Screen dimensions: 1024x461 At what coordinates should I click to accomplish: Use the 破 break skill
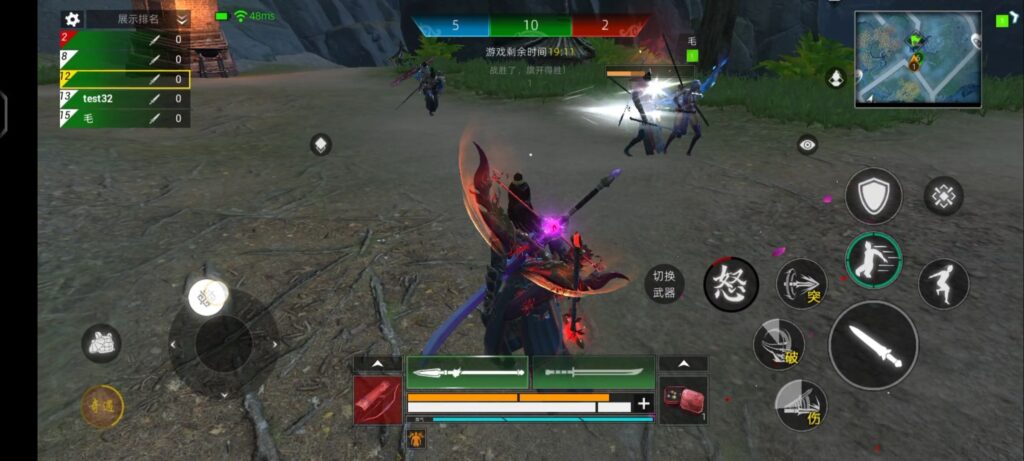779,345
